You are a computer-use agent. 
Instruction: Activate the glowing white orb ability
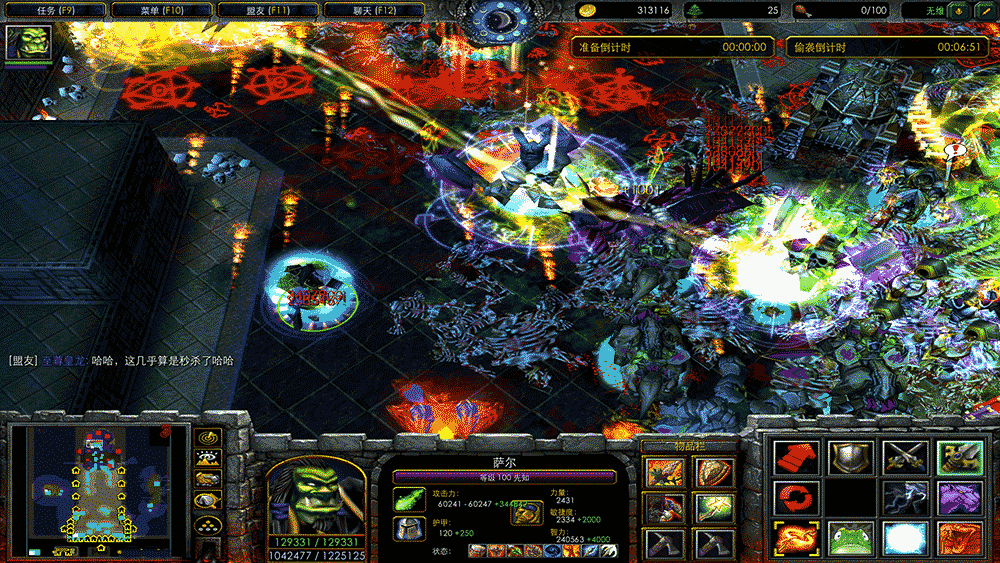pyautogui.click(x=904, y=538)
